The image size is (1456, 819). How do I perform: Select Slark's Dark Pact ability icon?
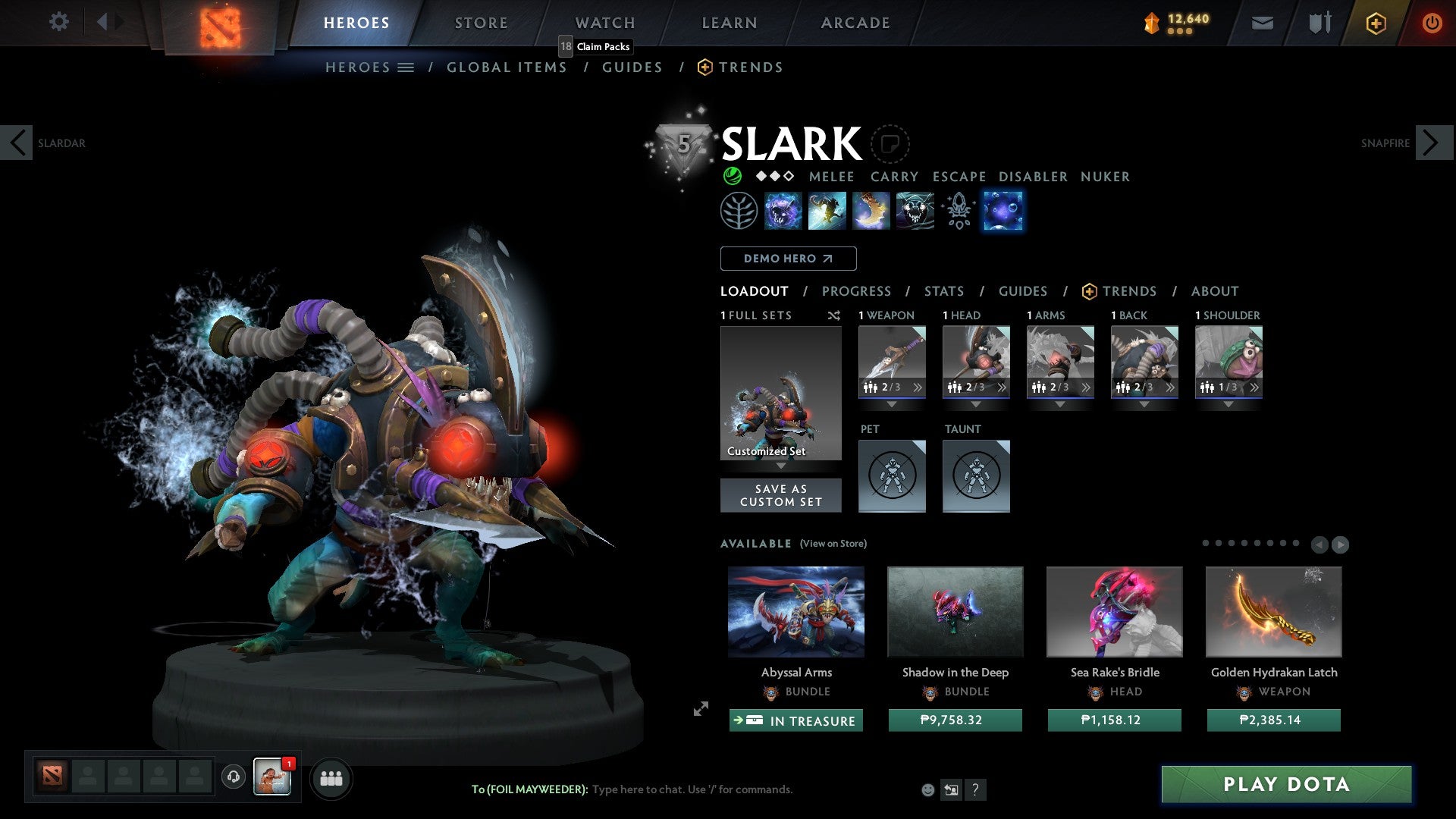[x=784, y=211]
